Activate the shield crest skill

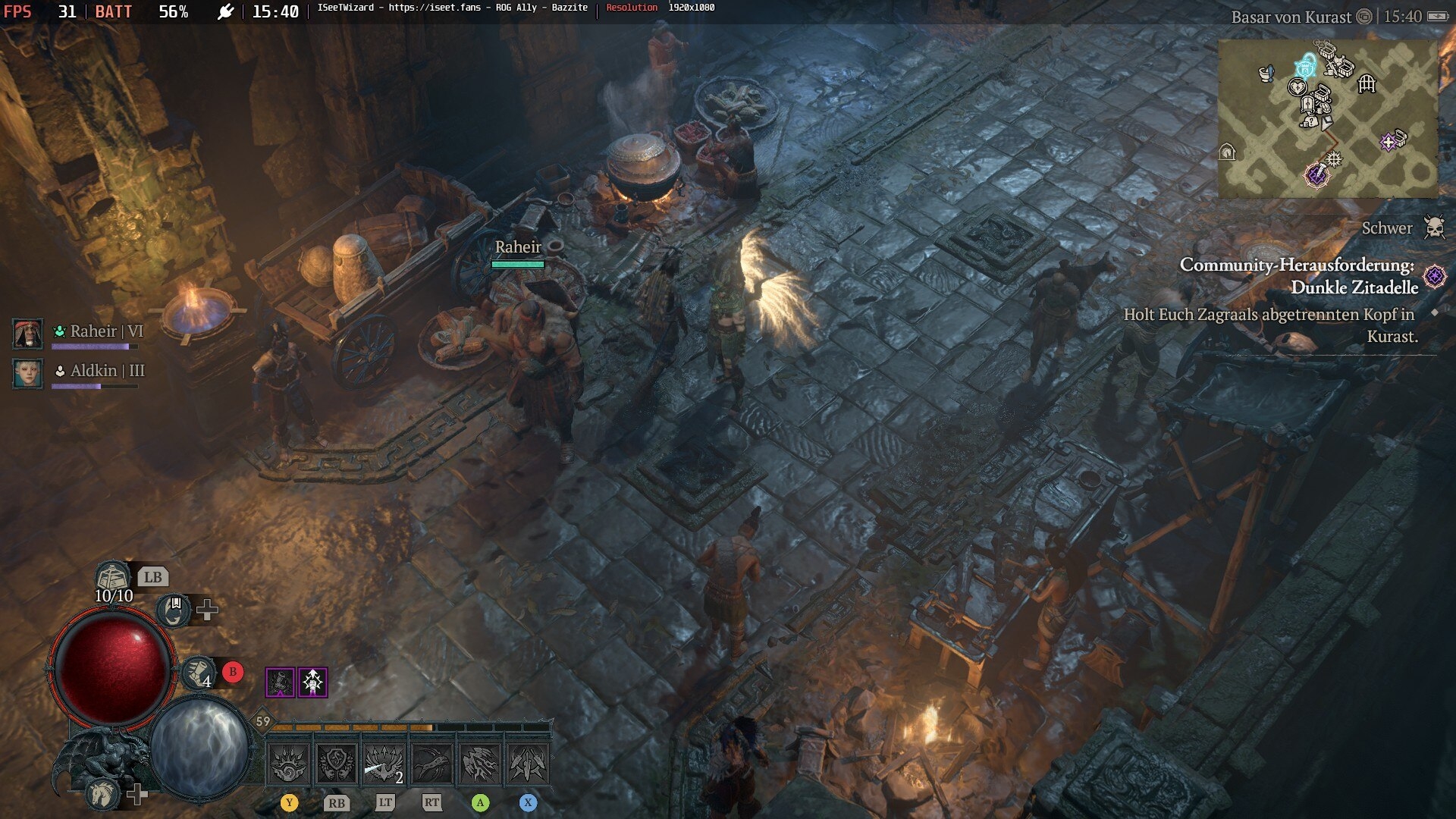337,763
